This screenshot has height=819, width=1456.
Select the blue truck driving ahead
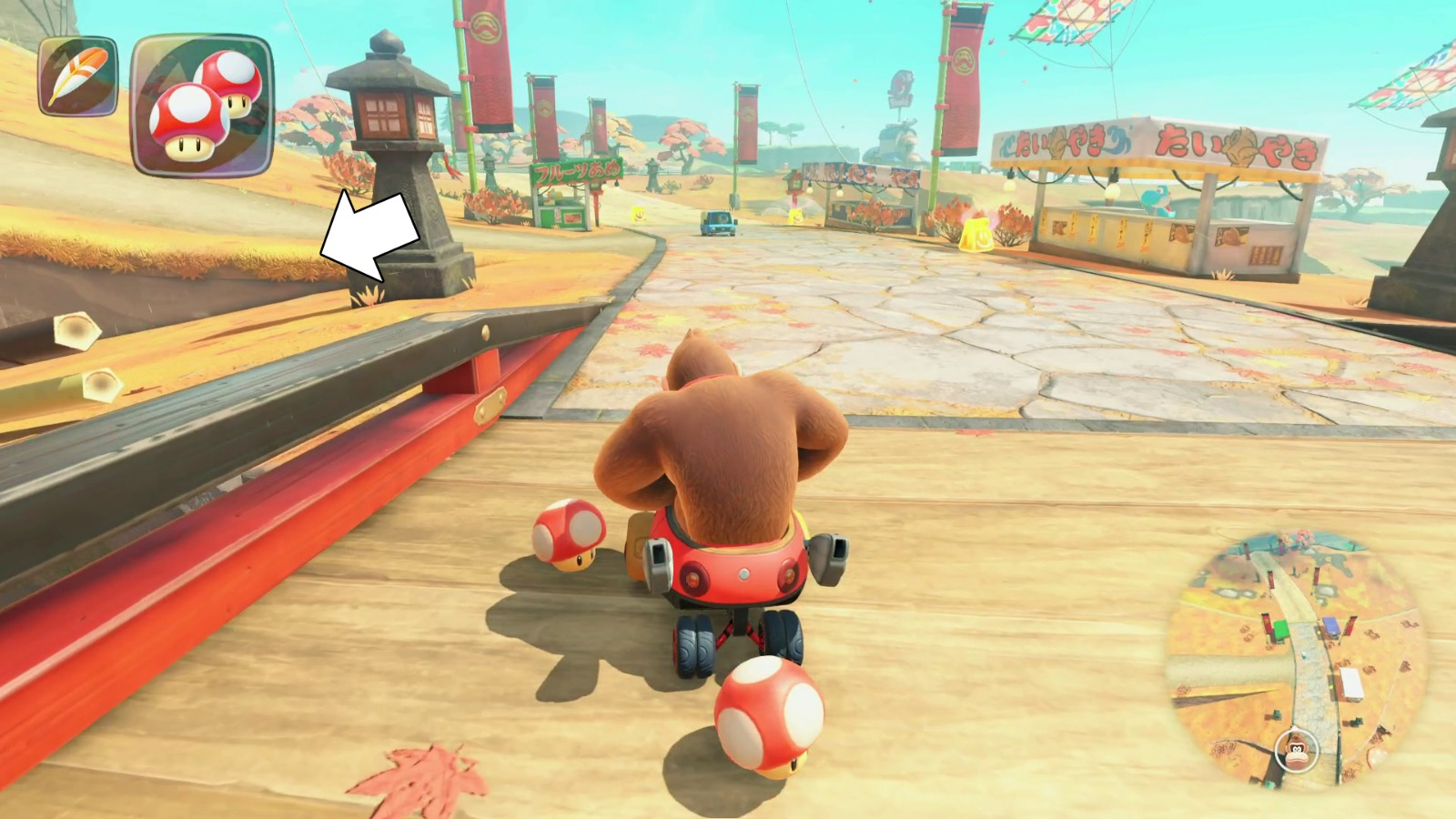[717, 221]
